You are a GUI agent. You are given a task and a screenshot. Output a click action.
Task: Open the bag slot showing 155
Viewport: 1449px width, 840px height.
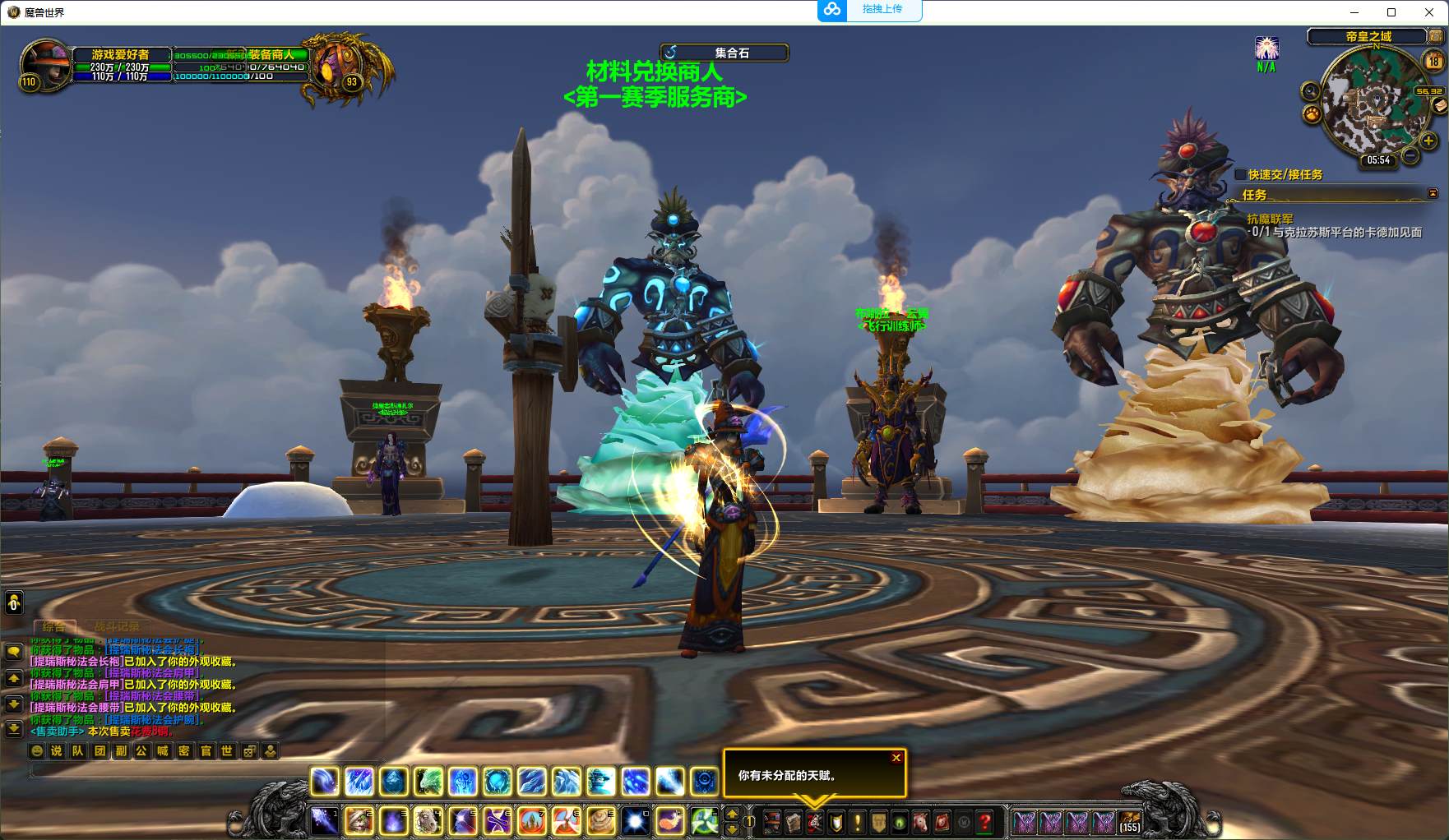1130,821
